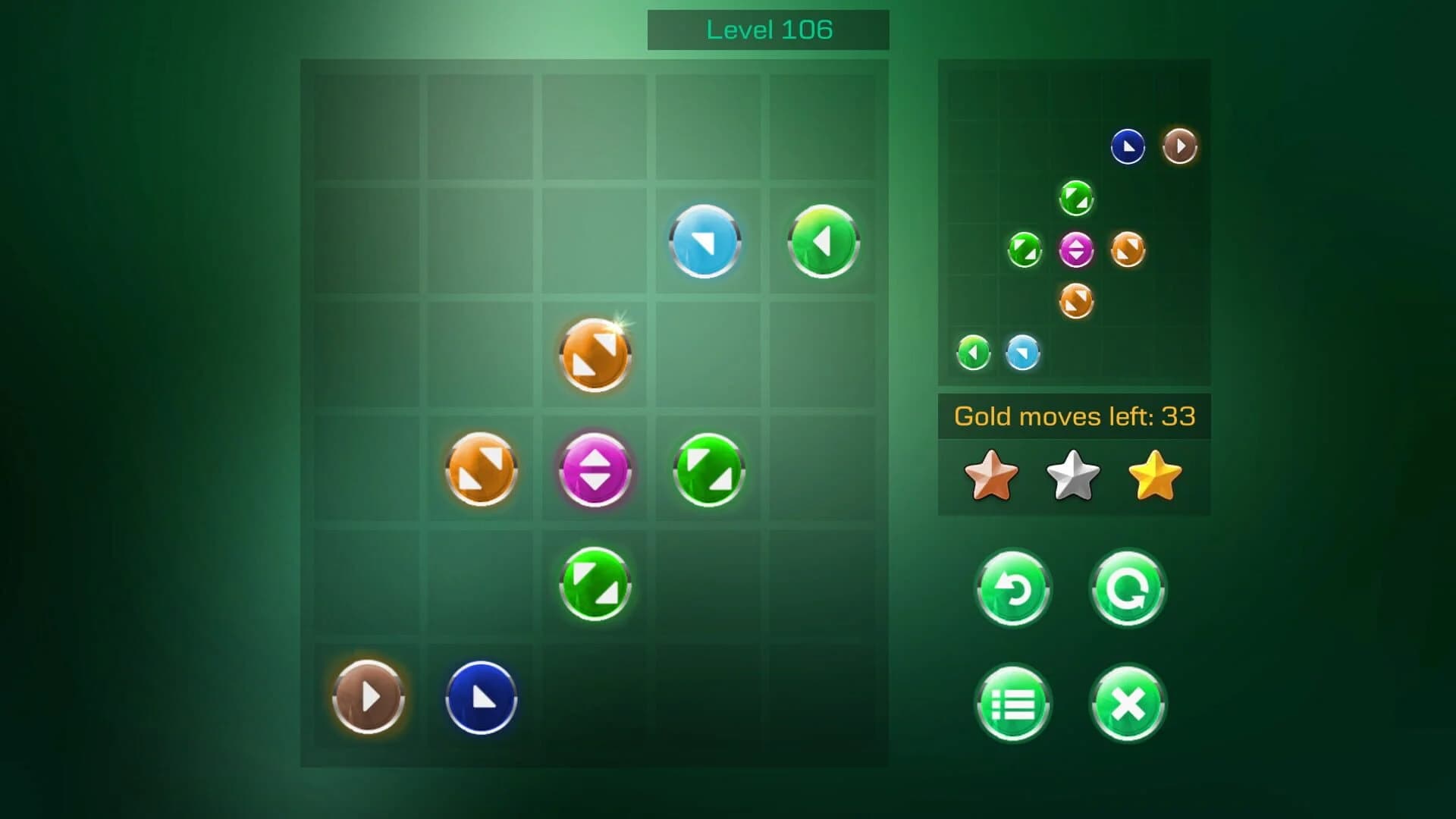Select the bronze star rating
The height and width of the screenshot is (819, 1456).
pyautogui.click(x=991, y=475)
